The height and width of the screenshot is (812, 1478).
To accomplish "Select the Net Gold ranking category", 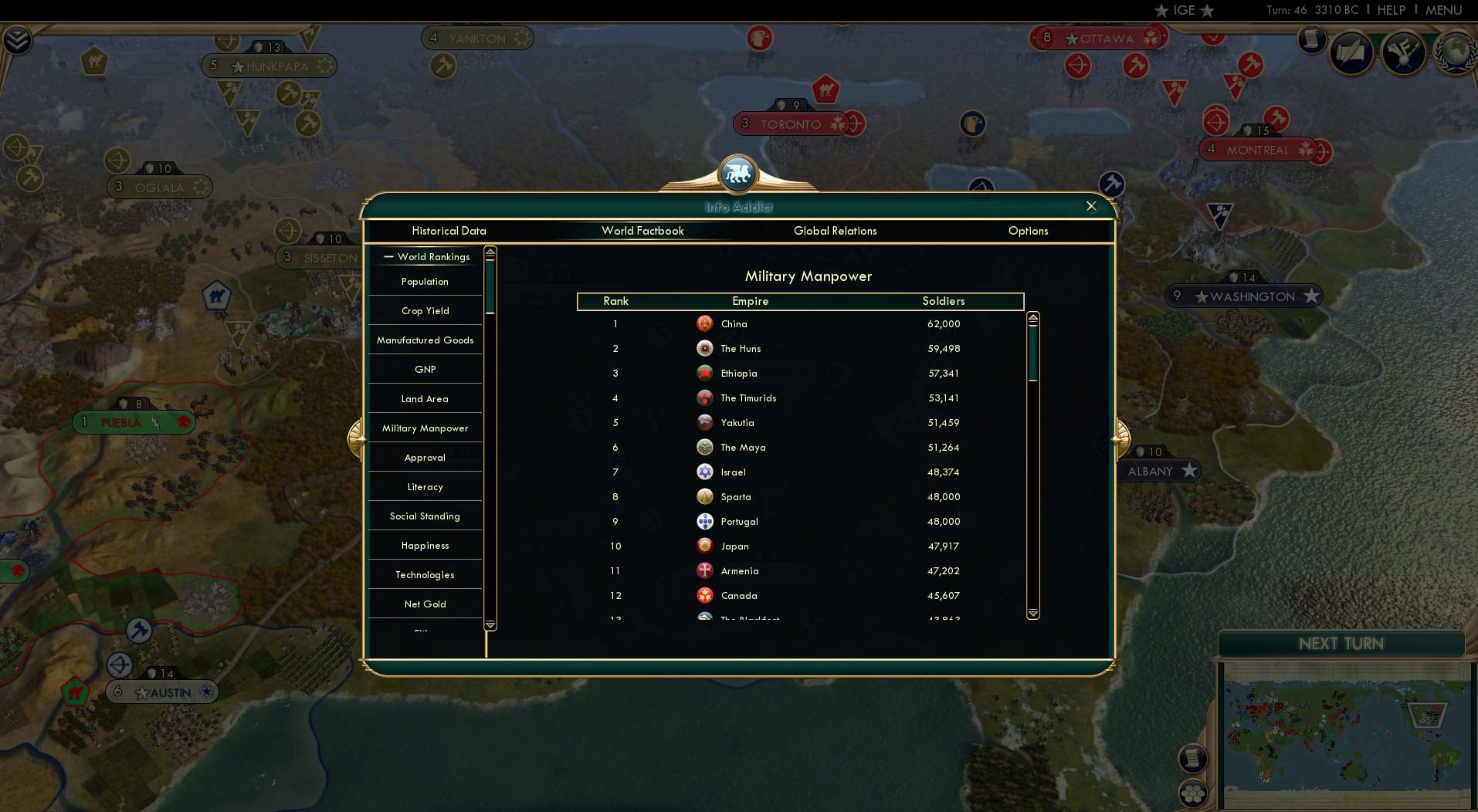I will [x=425, y=604].
